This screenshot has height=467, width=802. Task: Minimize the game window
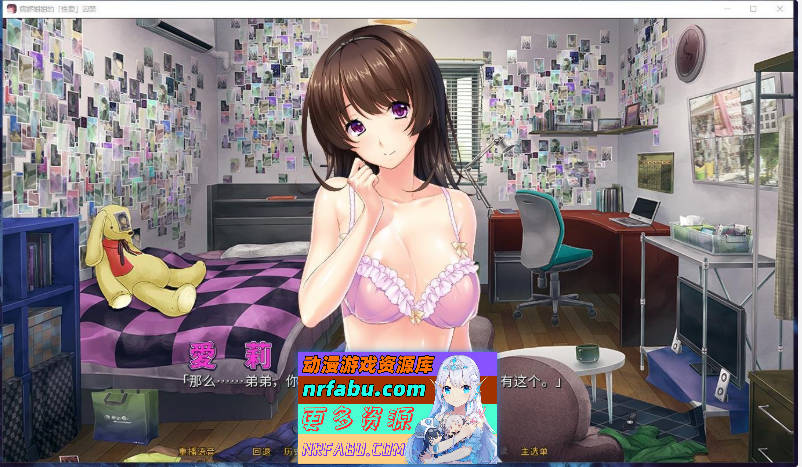point(726,8)
